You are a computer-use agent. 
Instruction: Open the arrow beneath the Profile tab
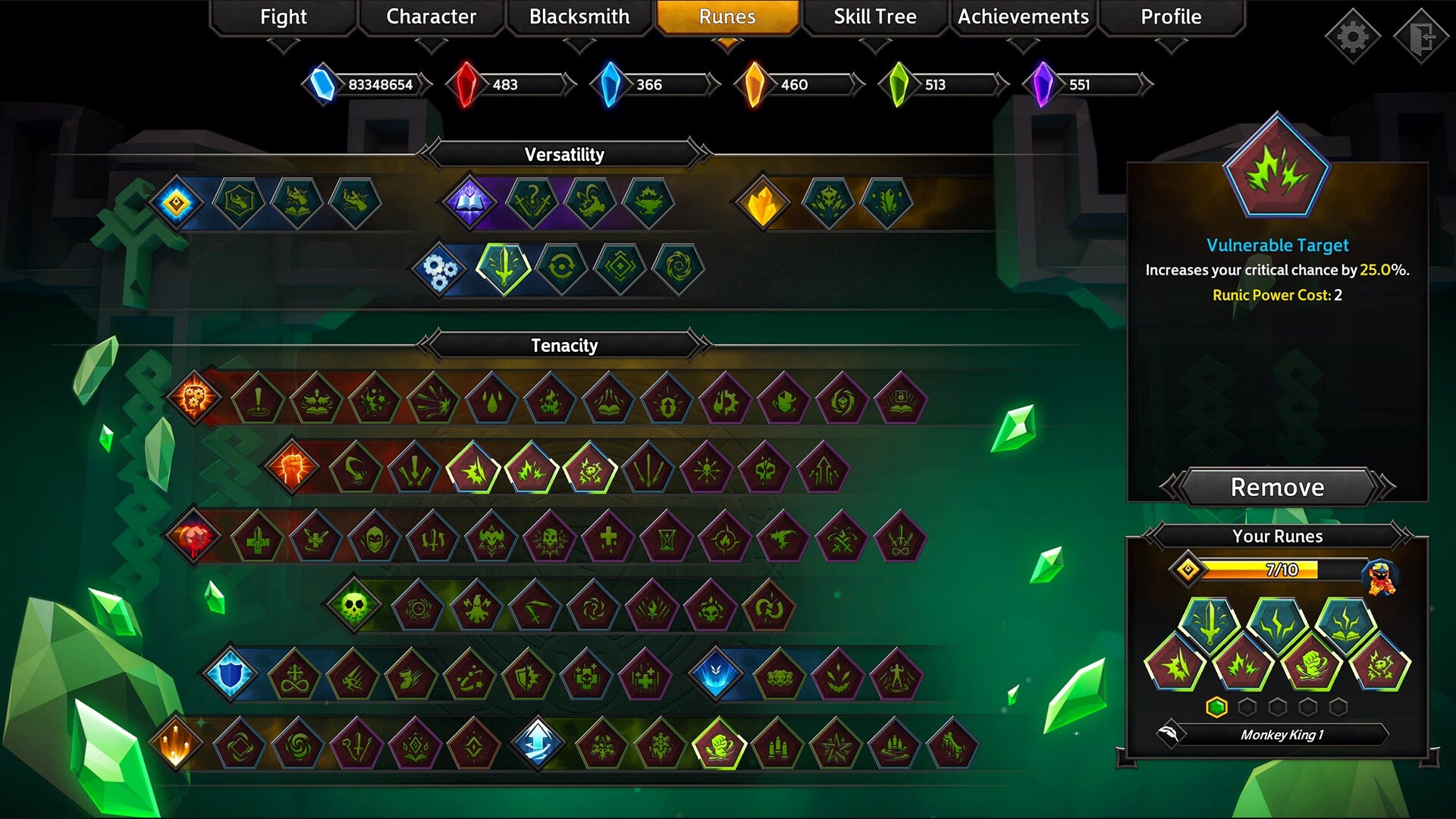click(x=1170, y=45)
